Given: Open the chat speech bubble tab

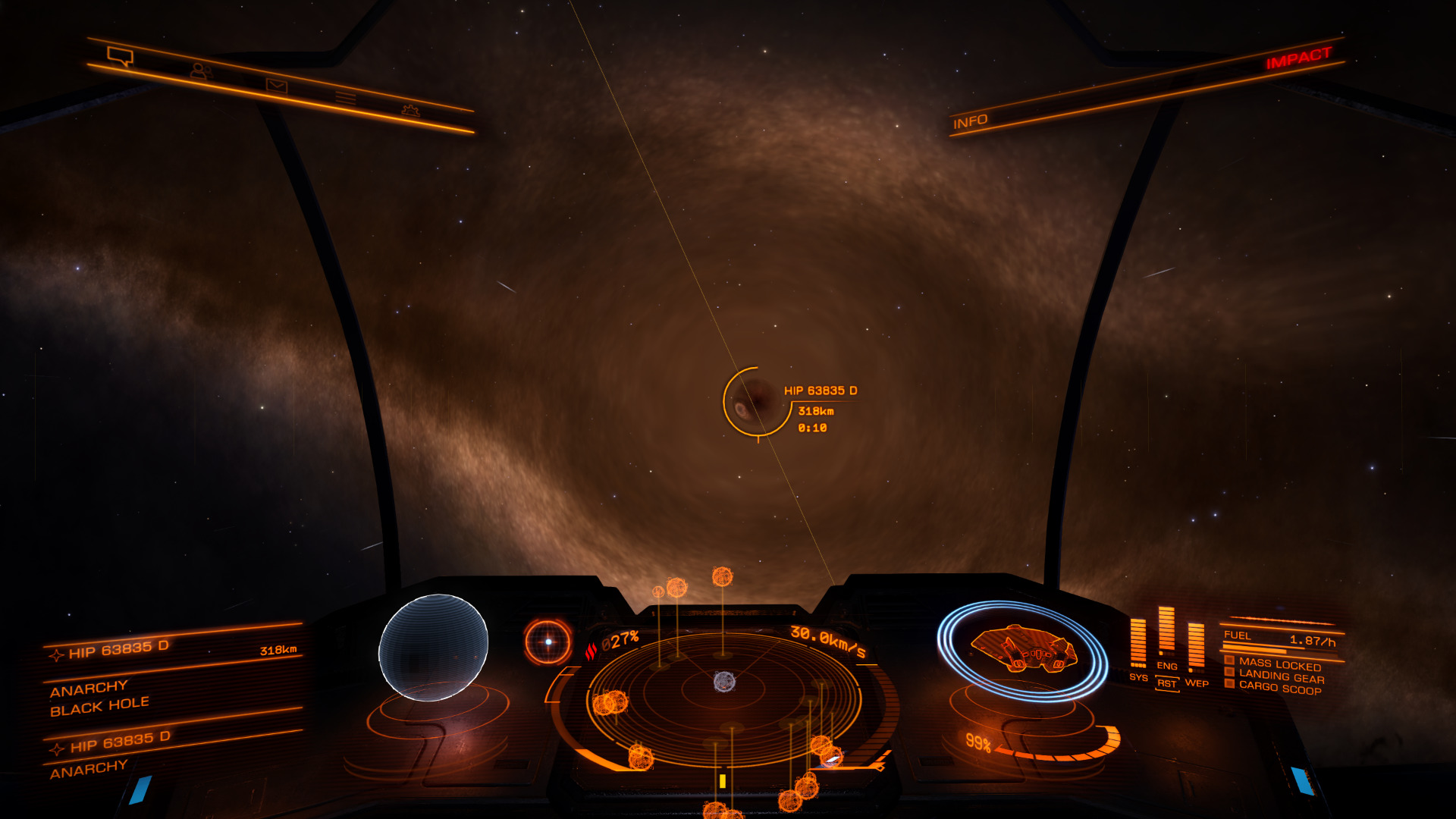Looking at the screenshot, I should [x=121, y=56].
